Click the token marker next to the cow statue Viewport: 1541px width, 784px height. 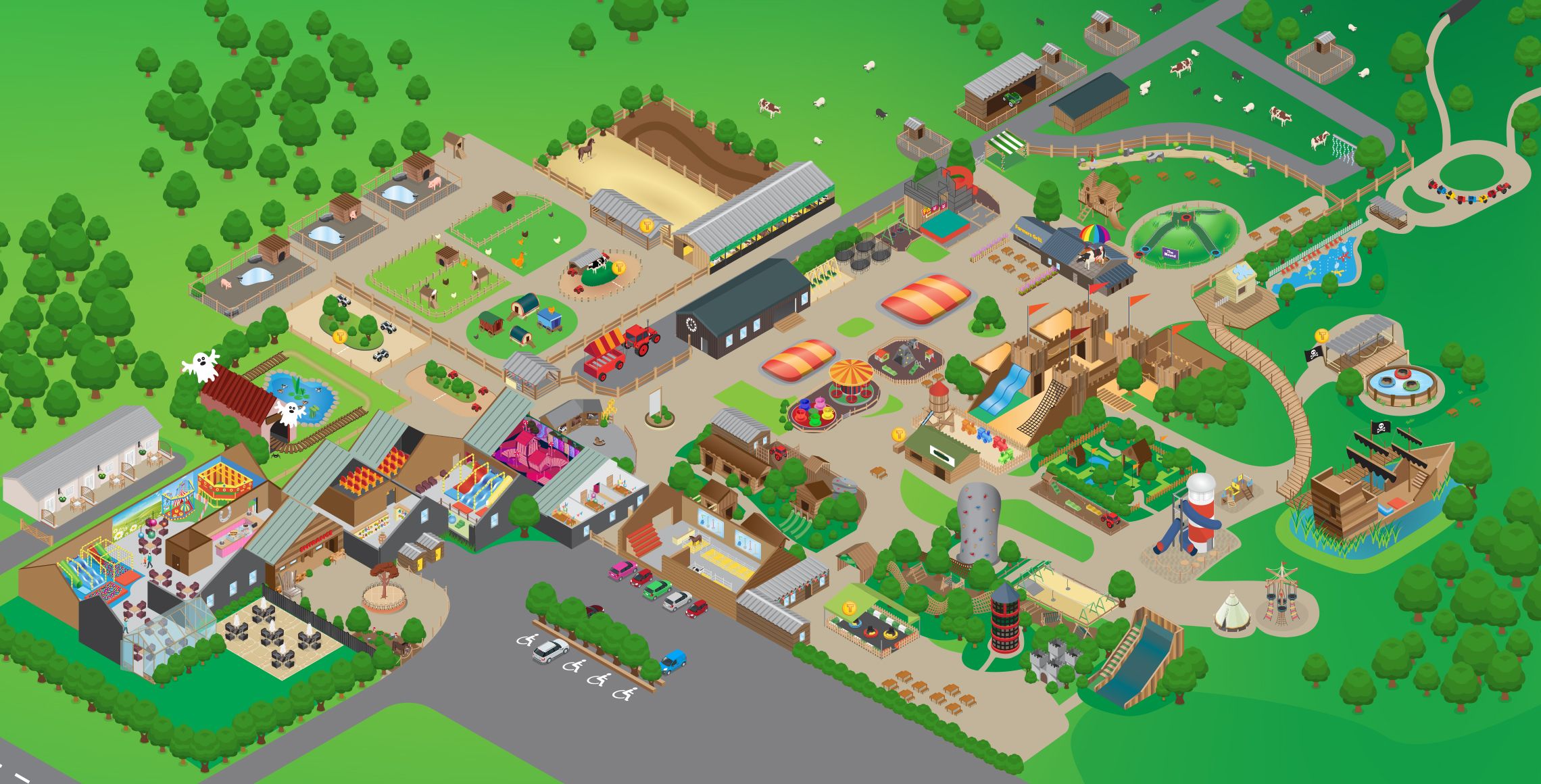(617, 268)
